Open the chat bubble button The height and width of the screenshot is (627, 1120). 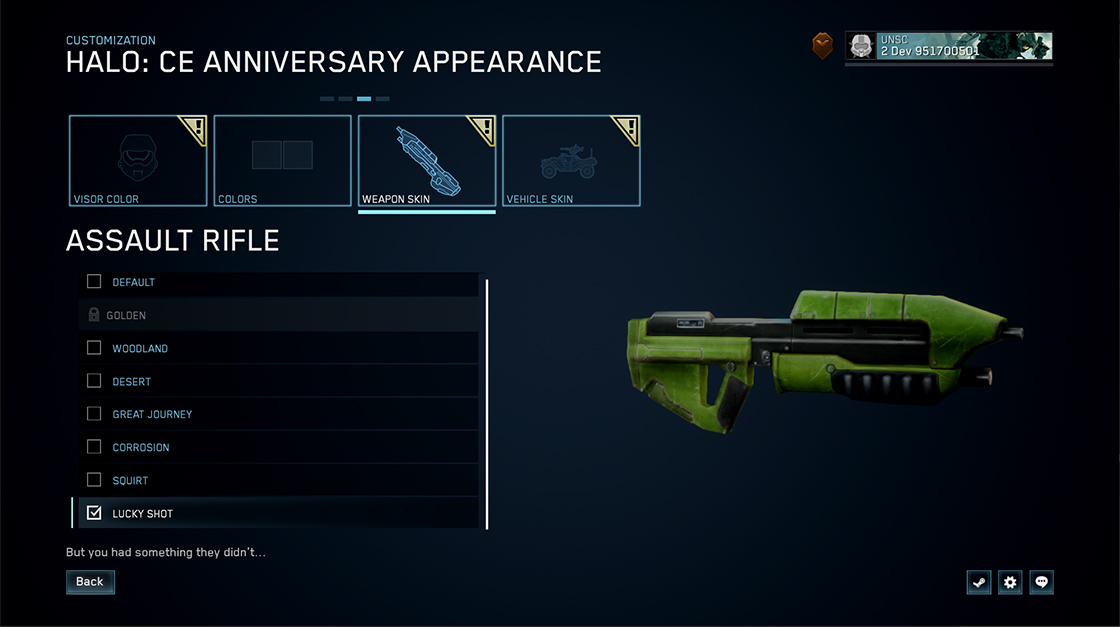(1042, 582)
